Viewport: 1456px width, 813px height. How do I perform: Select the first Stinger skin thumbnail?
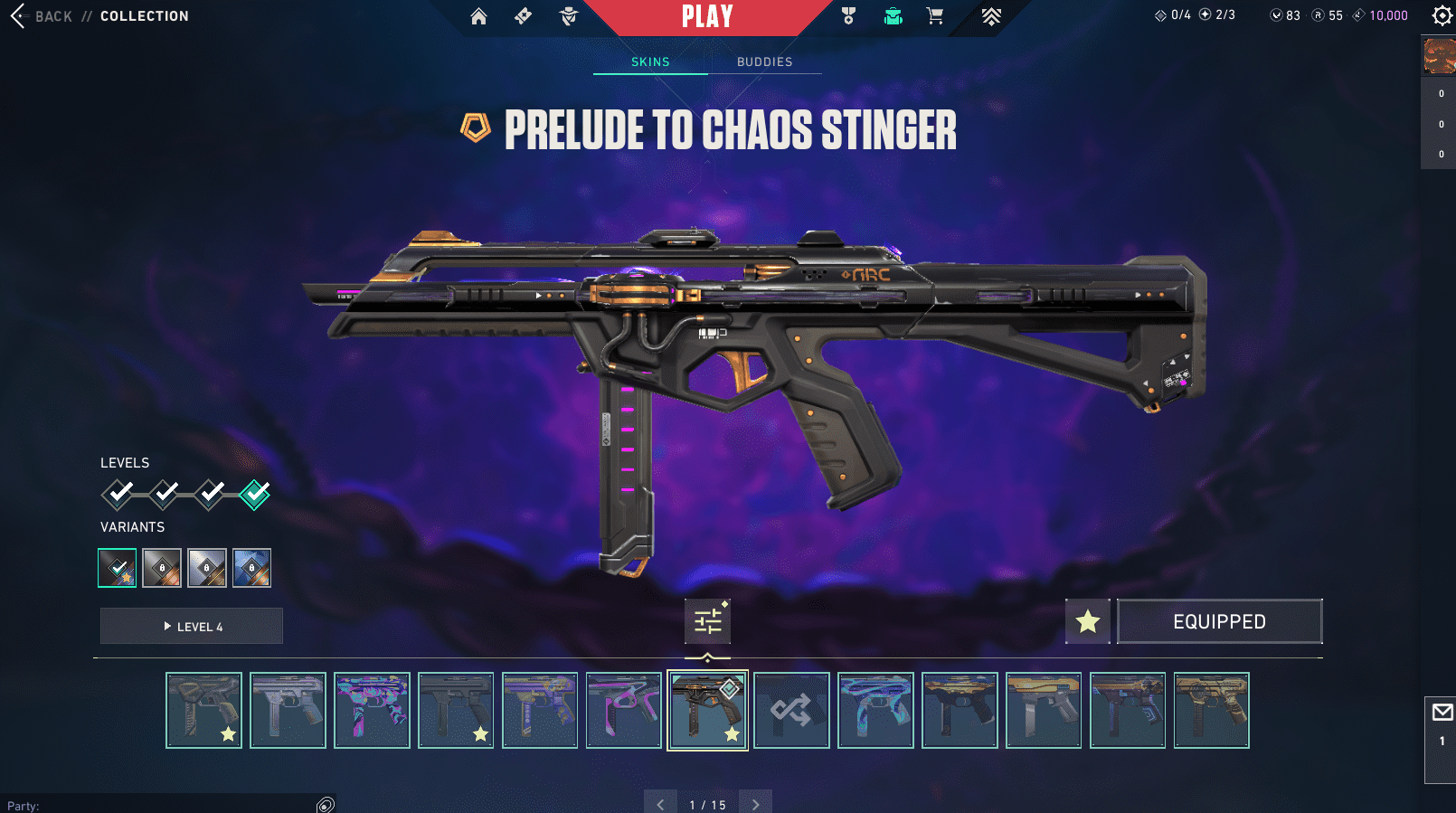click(x=203, y=710)
